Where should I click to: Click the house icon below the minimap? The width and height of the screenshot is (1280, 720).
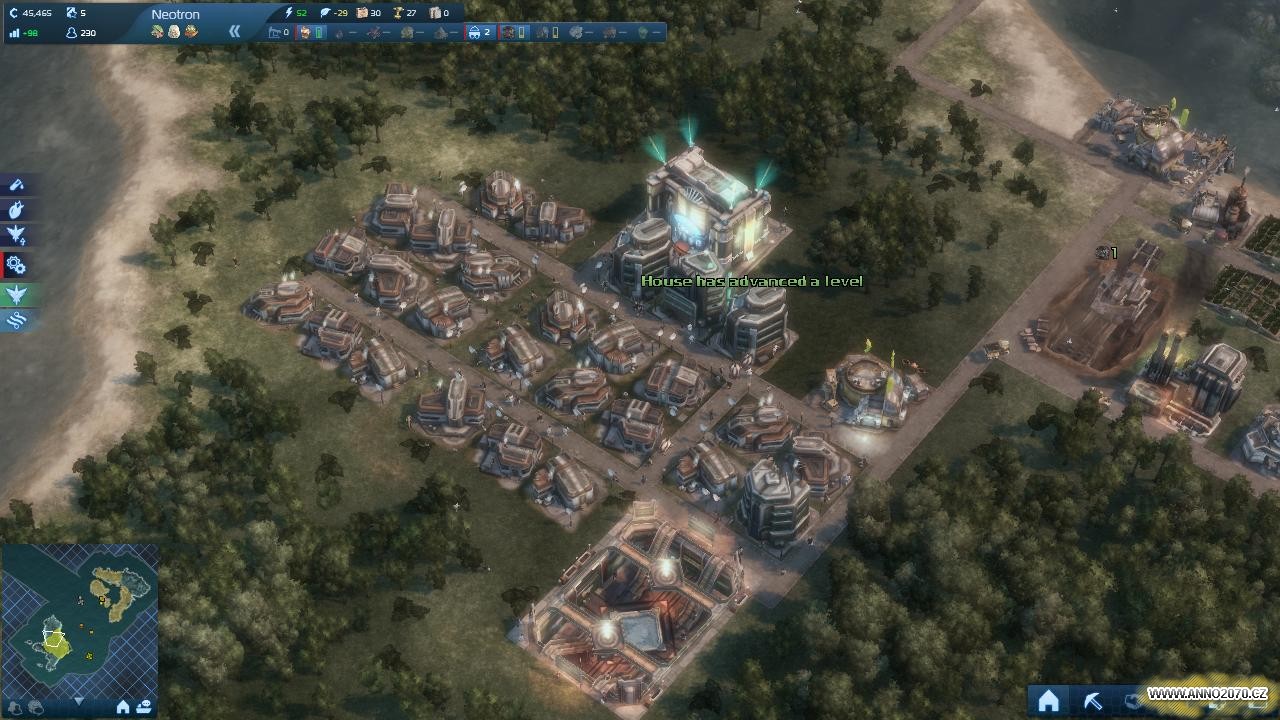tap(123, 707)
